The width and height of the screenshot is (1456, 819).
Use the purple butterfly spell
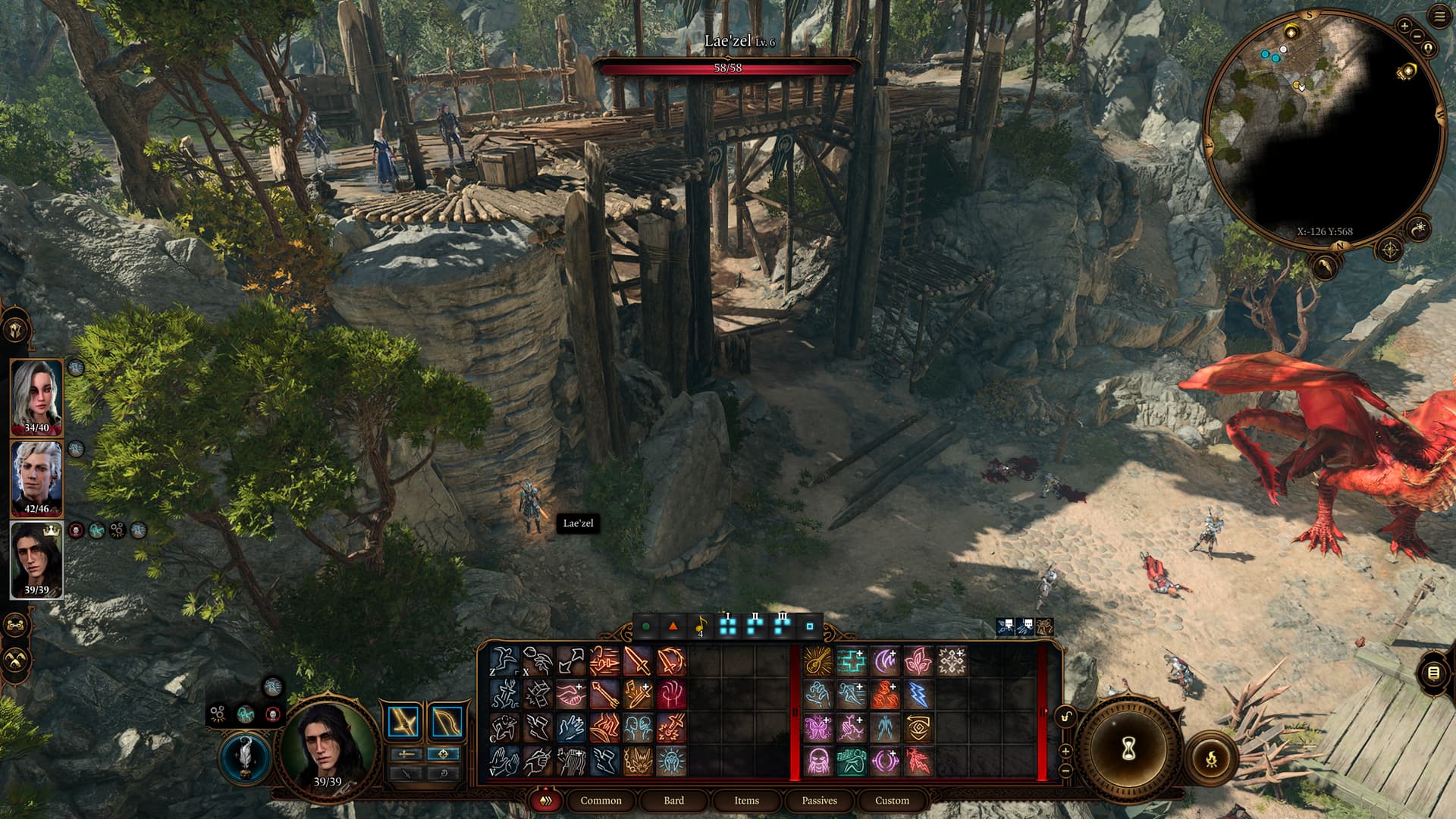tap(818, 728)
